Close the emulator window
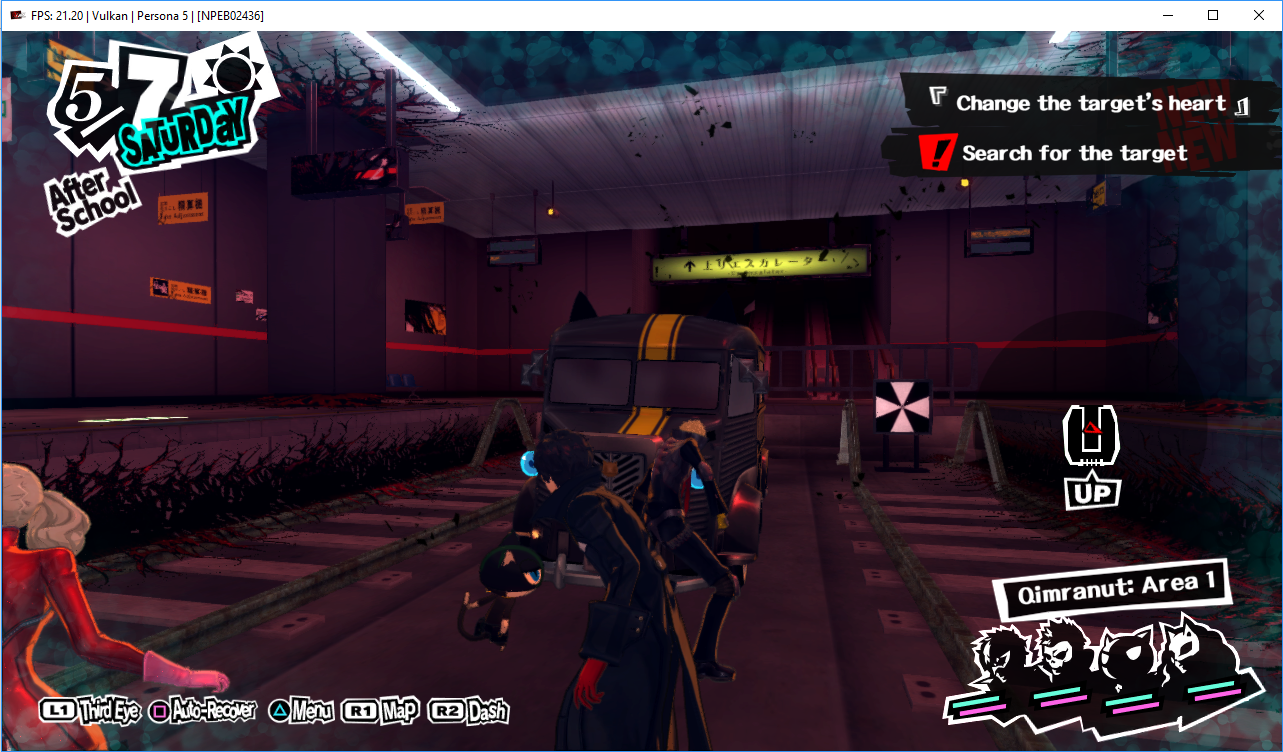The width and height of the screenshot is (1283, 752). pos(1259,15)
